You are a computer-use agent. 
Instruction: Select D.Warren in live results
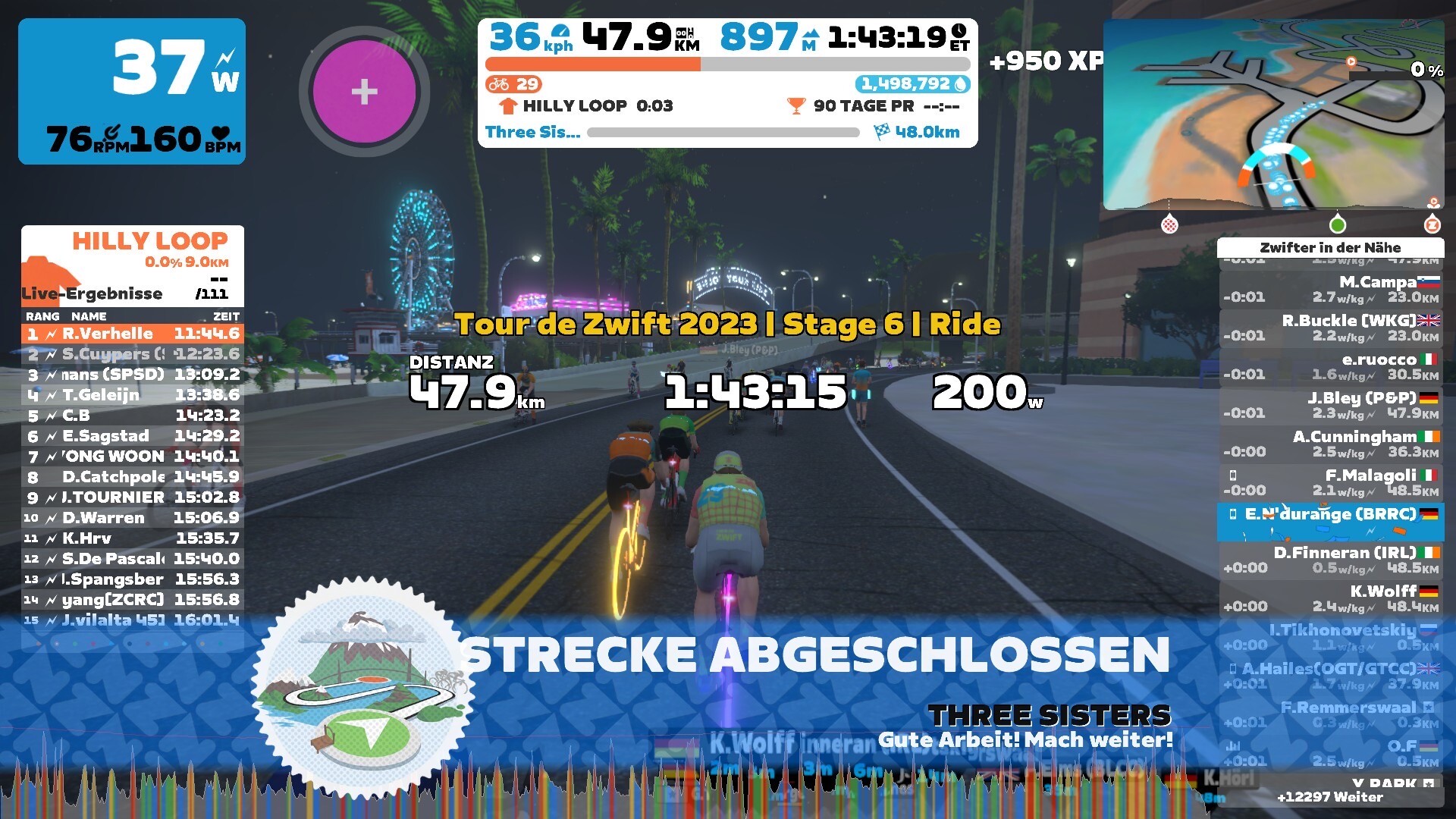coord(133,518)
